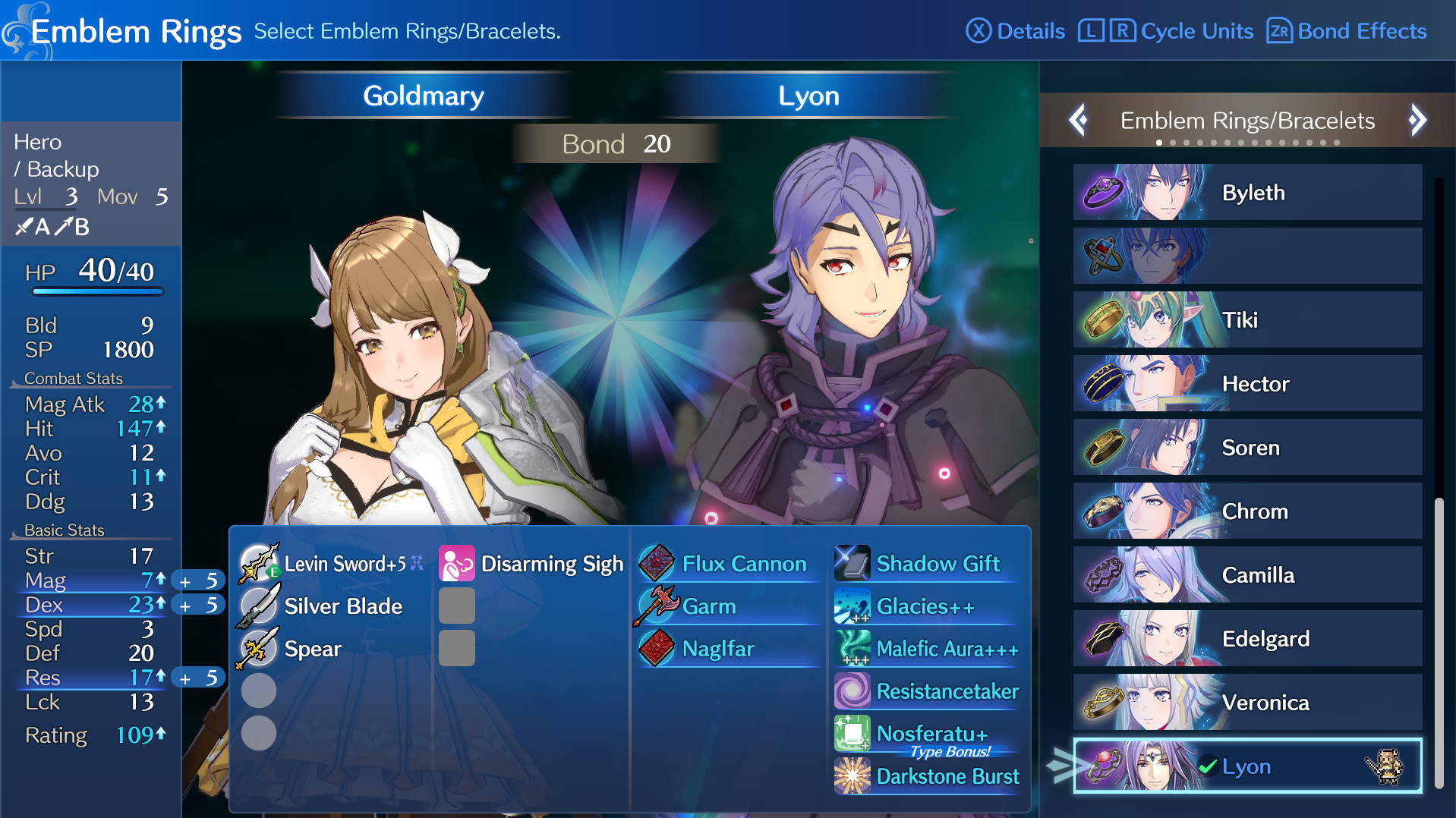The height and width of the screenshot is (818, 1456).
Task: Select the Silver Blade weapon icon
Action: (x=258, y=606)
